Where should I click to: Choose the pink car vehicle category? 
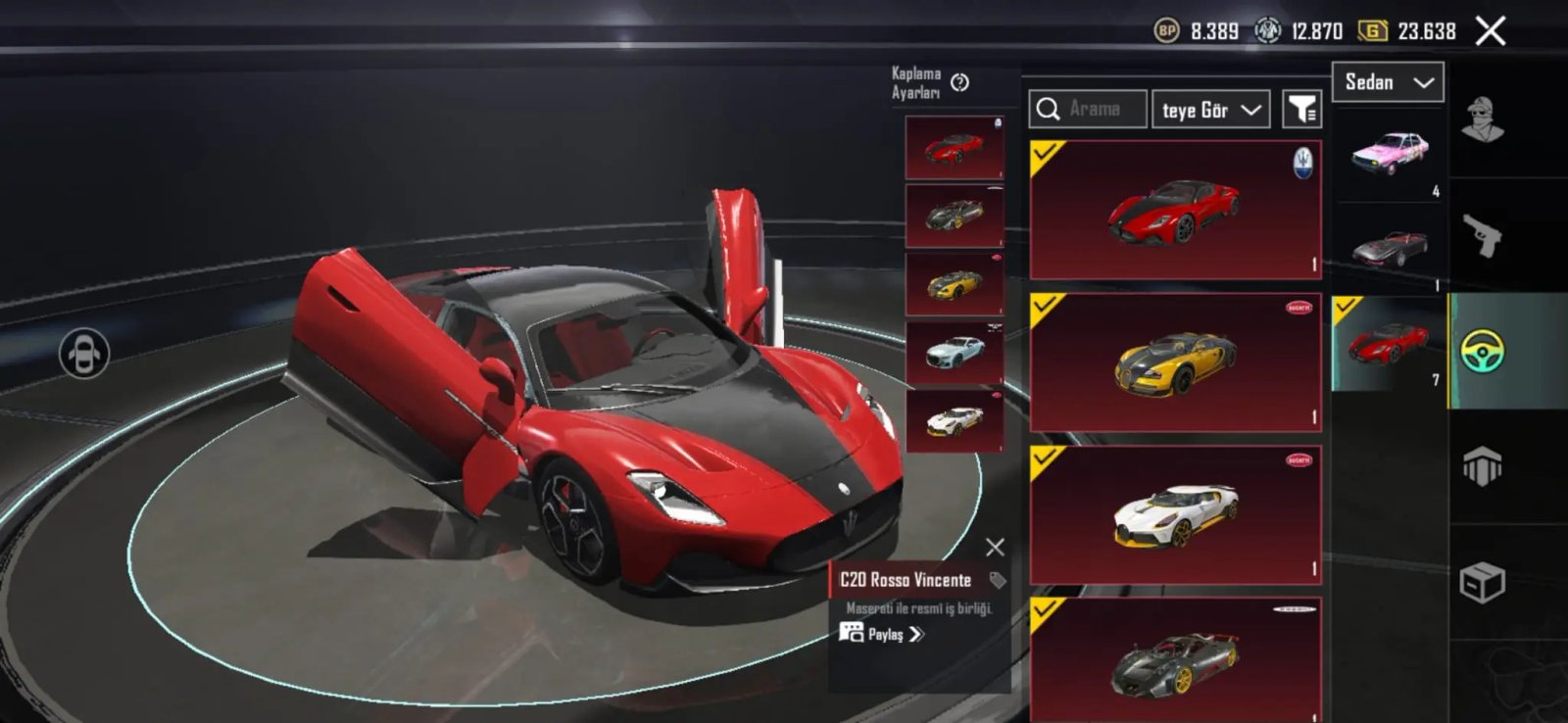(x=1390, y=154)
